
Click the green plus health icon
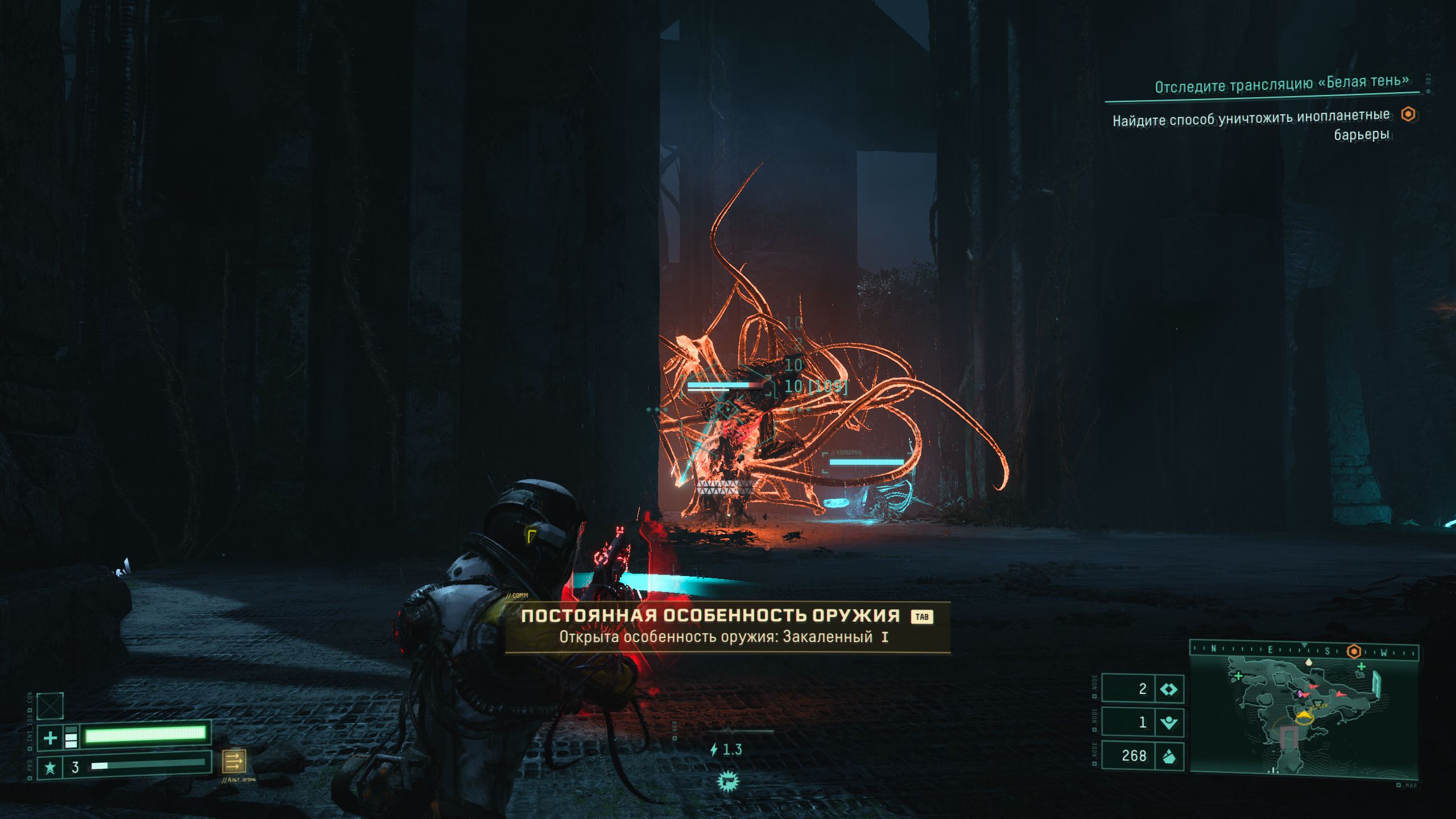coord(50,738)
